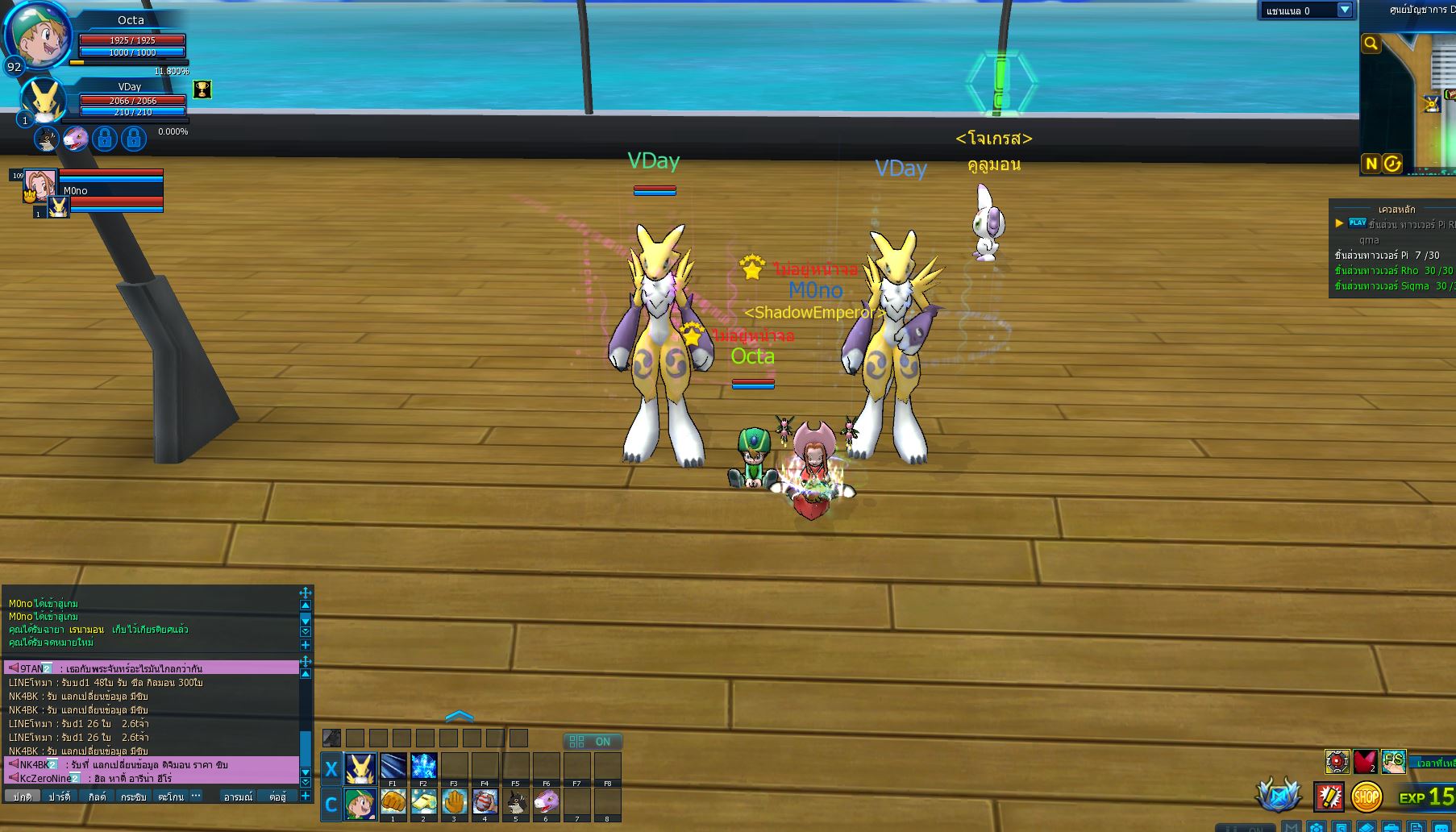
Task: Toggle the quick slot ON switch
Action: [593, 742]
